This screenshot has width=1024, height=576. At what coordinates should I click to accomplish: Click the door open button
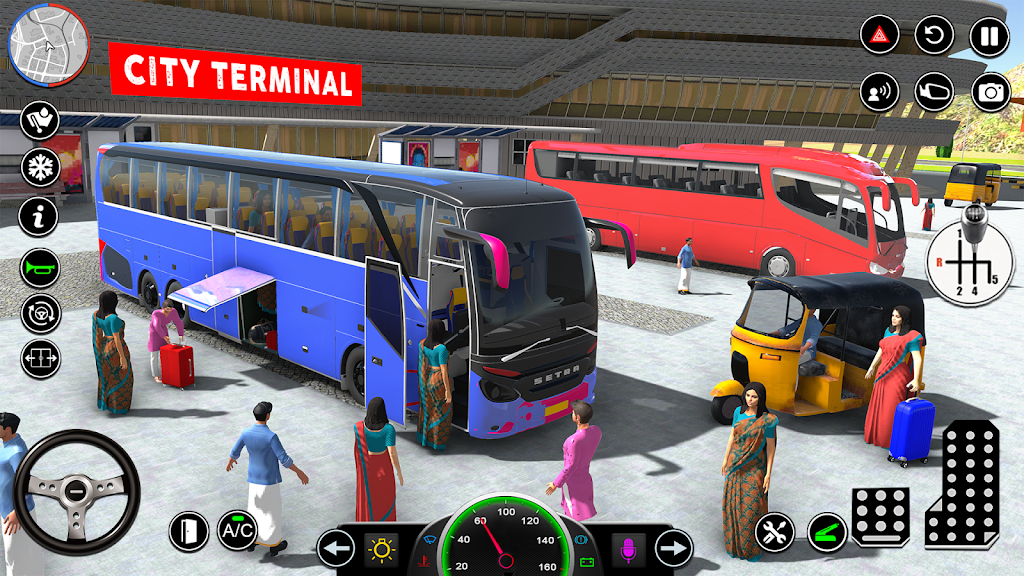[187, 530]
